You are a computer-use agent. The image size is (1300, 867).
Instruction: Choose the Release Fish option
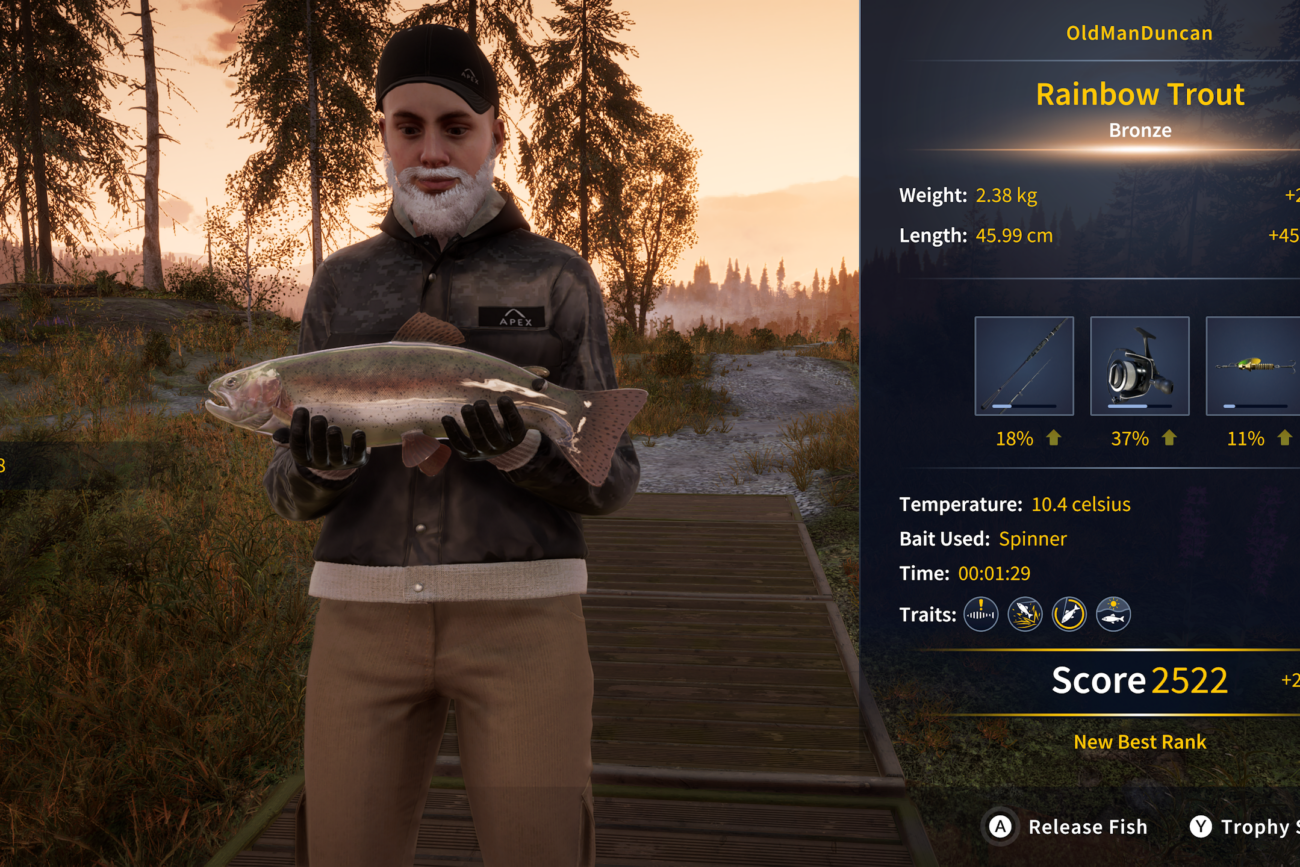pos(1068,827)
